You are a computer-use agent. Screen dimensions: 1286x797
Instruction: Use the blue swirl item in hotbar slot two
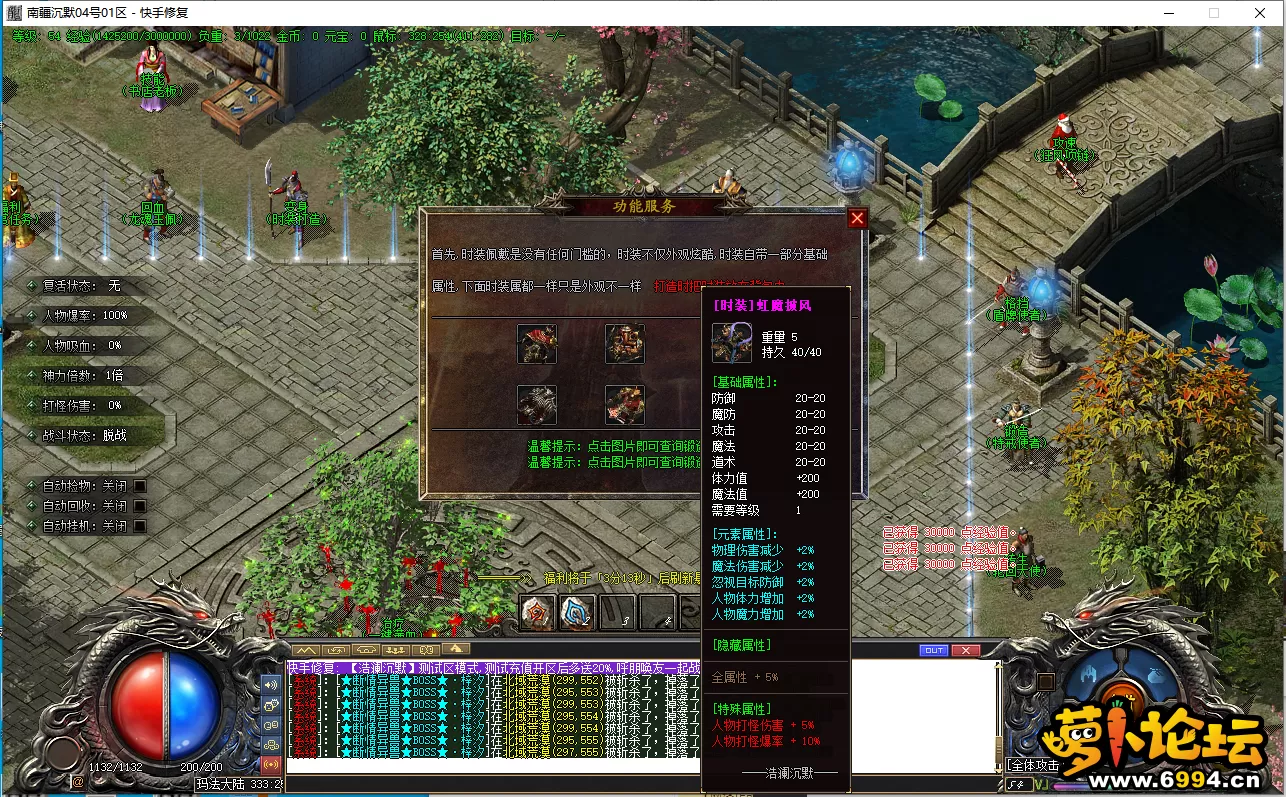point(577,612)
